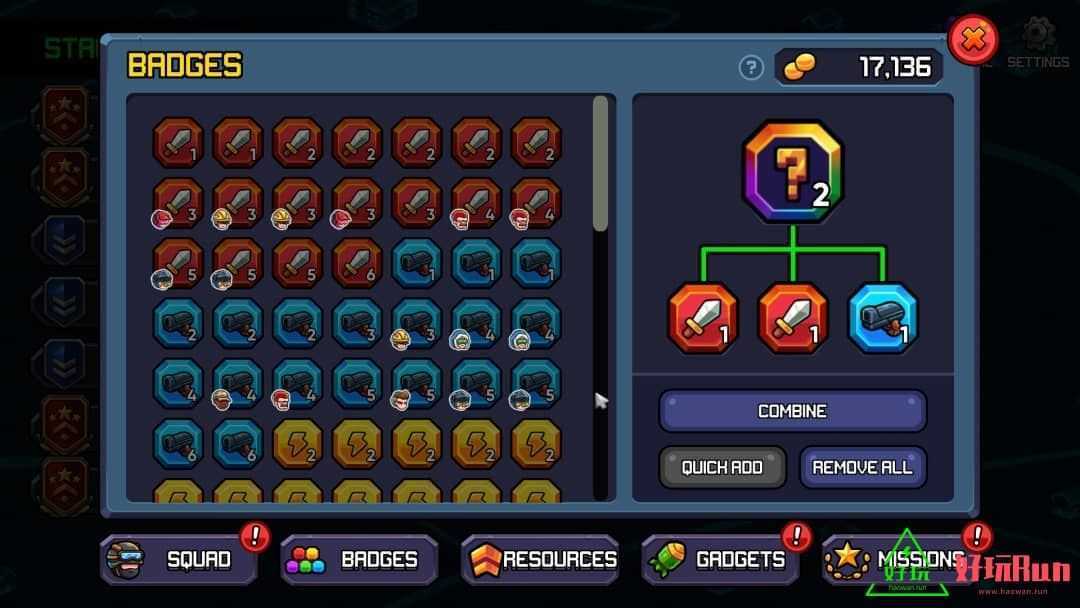Image resolution: width=1080 pixels, height=608 pixels.
Task: Choose the level 6 red sword badge
Action: tap(357, 263)
